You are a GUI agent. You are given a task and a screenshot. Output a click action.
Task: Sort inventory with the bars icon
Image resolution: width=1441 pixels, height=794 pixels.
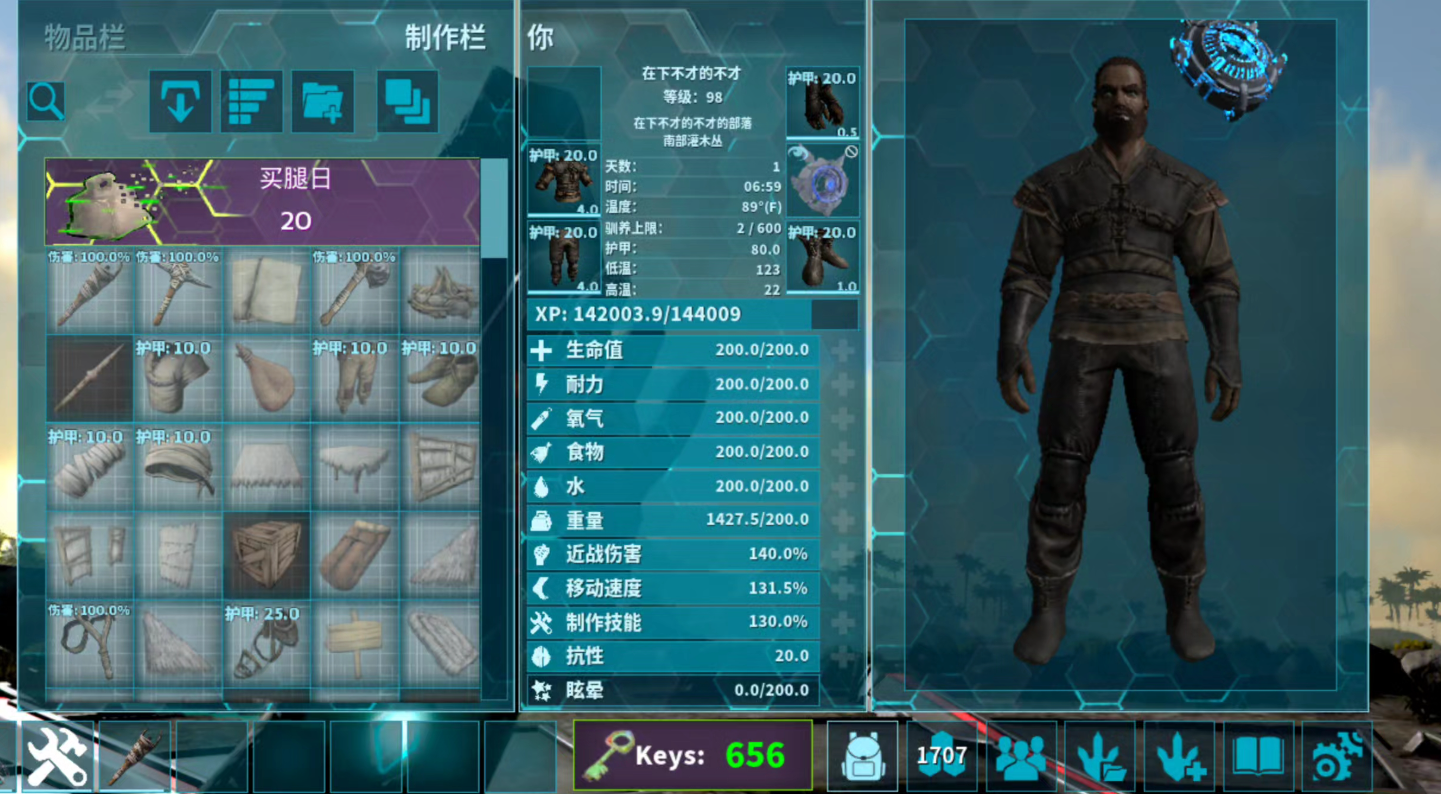[251, 101]
